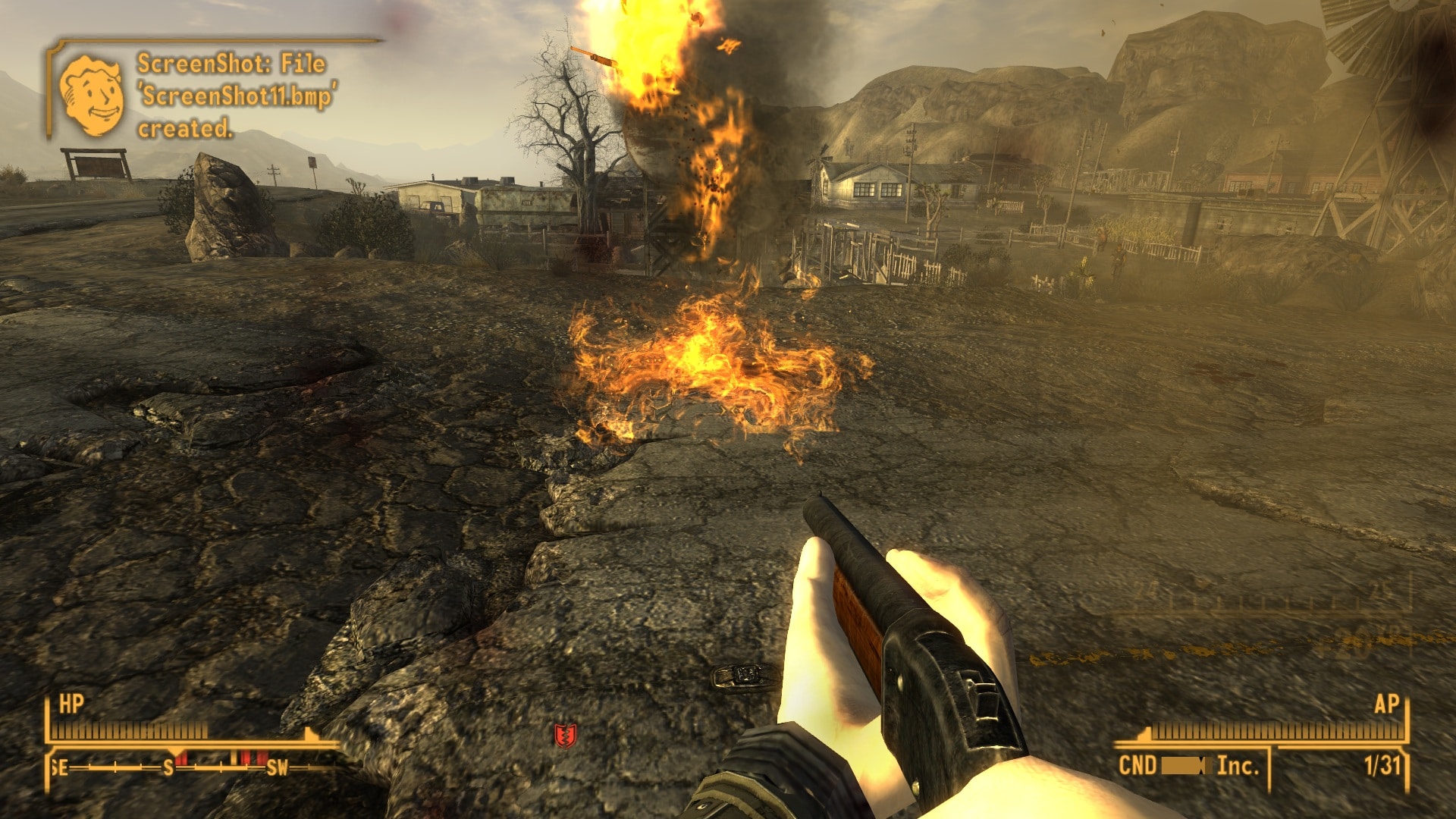This screenshot has width=1456, height=819.
Task: Click the red broken armor shield icon
Action: [566, 734]
